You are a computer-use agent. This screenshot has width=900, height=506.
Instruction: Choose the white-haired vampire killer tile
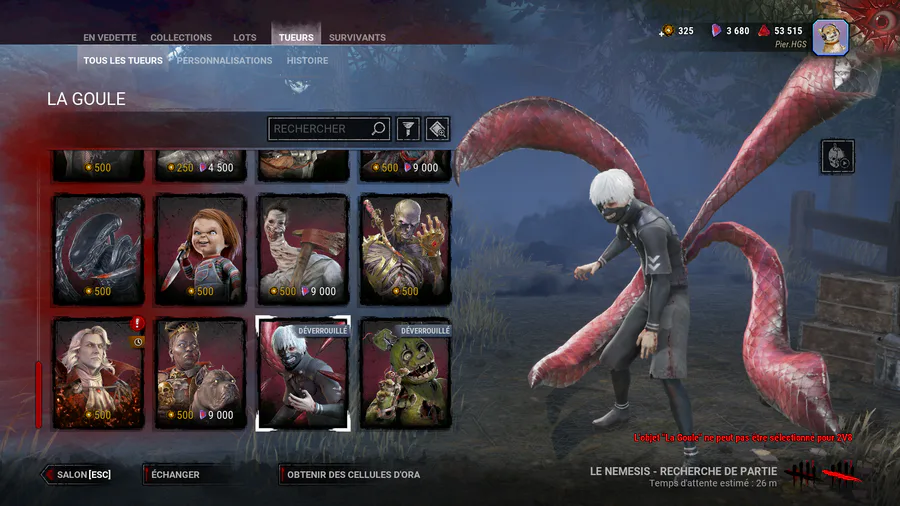(98, 373)
